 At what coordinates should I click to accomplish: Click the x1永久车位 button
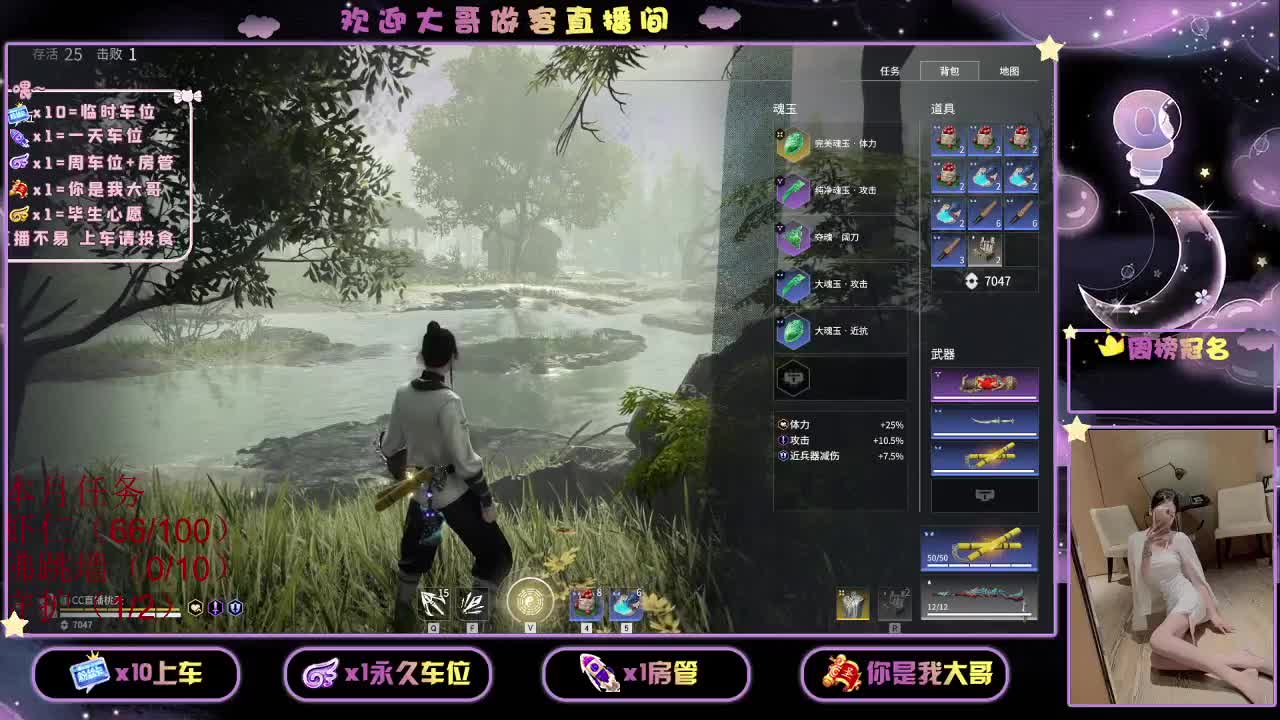pyautogui.click(x=389, y=674)
